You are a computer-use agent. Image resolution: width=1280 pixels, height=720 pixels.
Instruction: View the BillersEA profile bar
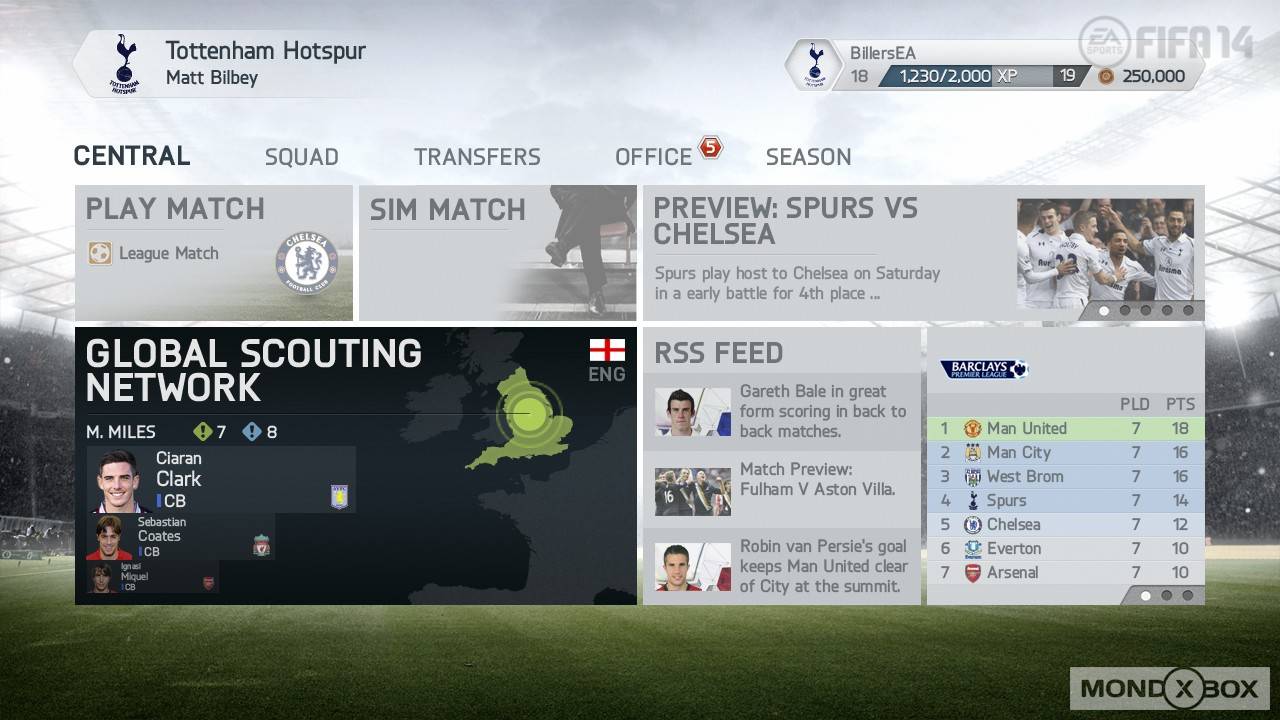[x=995, y=65]
